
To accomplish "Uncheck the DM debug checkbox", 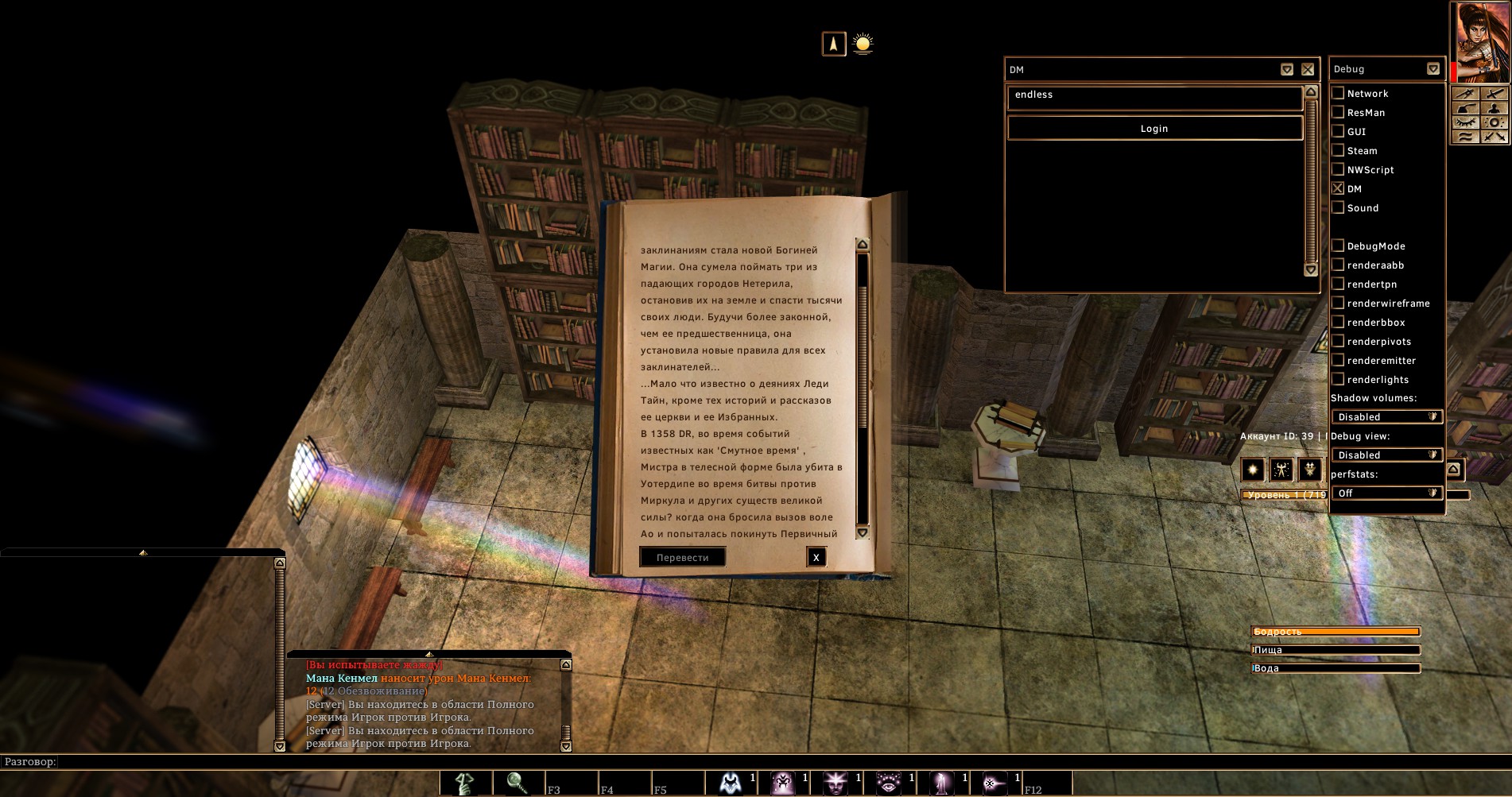I will (x=1338, y=188).
